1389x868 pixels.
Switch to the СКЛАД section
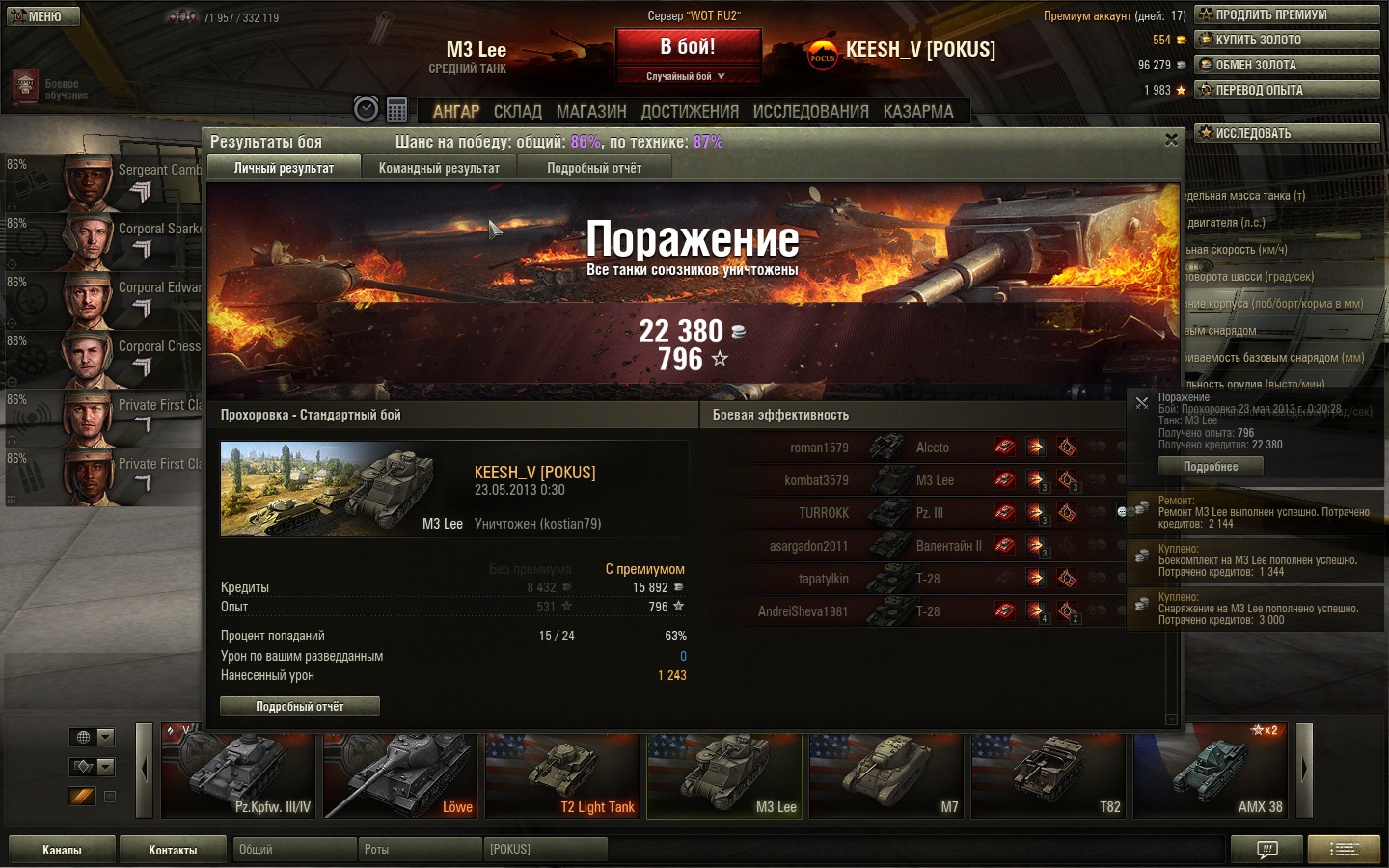click(x=517, y=112)
